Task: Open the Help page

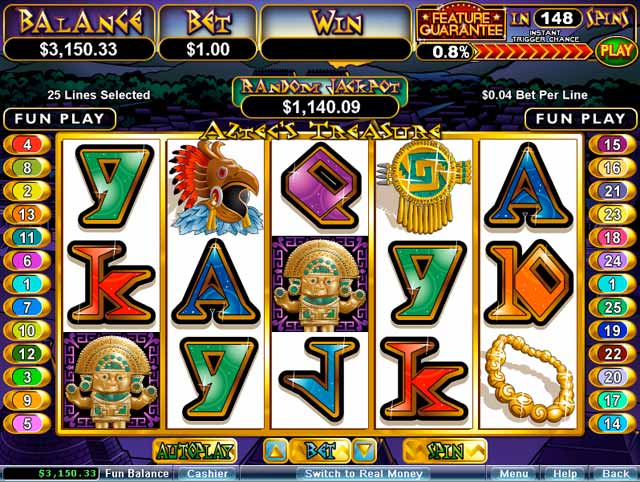Action: (565, 473)
